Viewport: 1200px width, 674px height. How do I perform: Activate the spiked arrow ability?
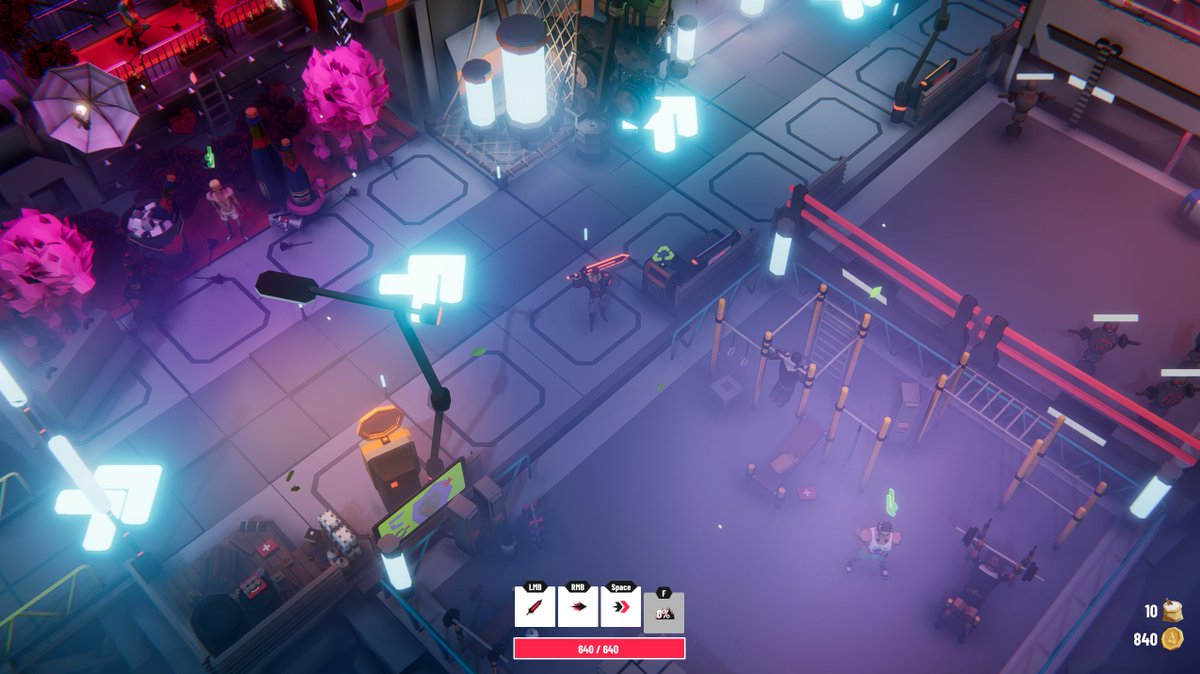pos(577,607)
